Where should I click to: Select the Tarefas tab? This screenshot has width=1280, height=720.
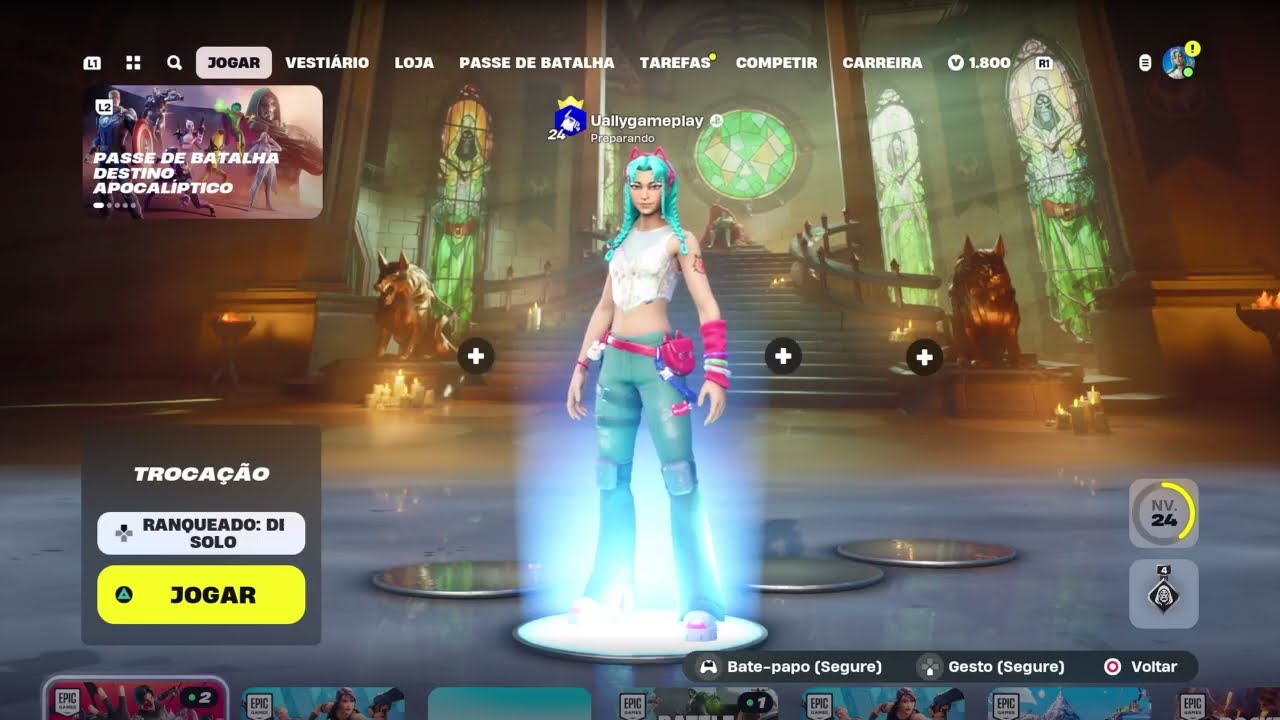(675, 62)
